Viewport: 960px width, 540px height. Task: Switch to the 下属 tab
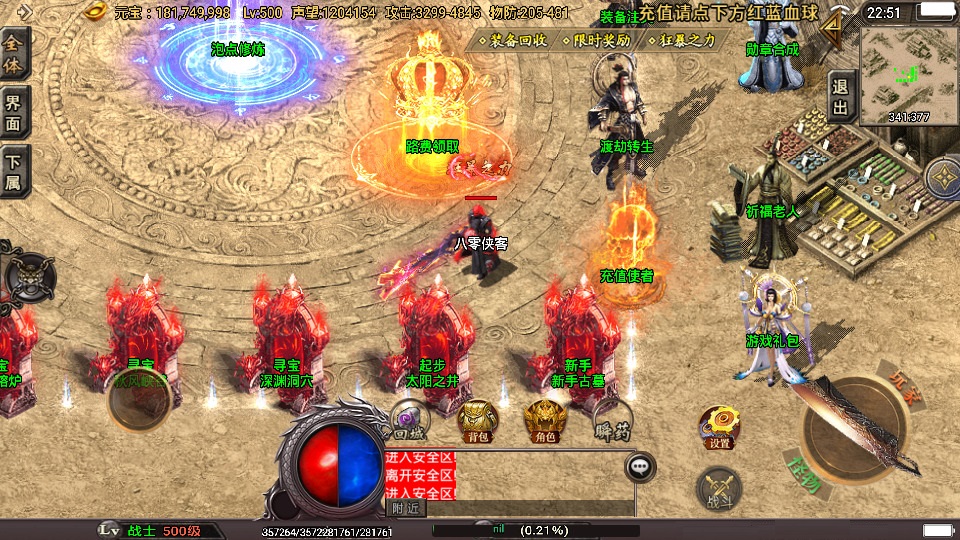click(14, 171)
